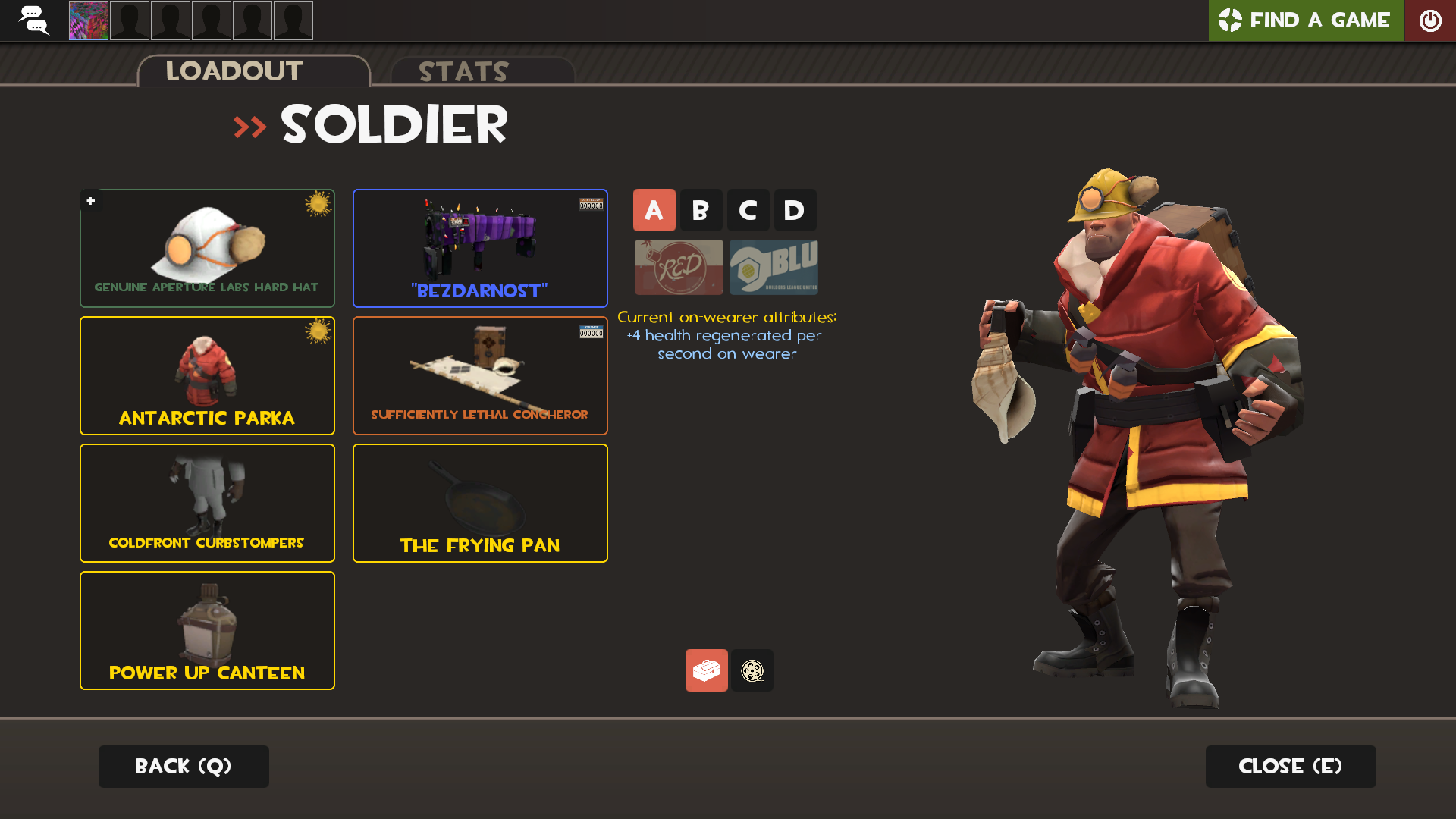
Task: Switch to taunt loadout via film reel icon
Action: coord(752,670)
